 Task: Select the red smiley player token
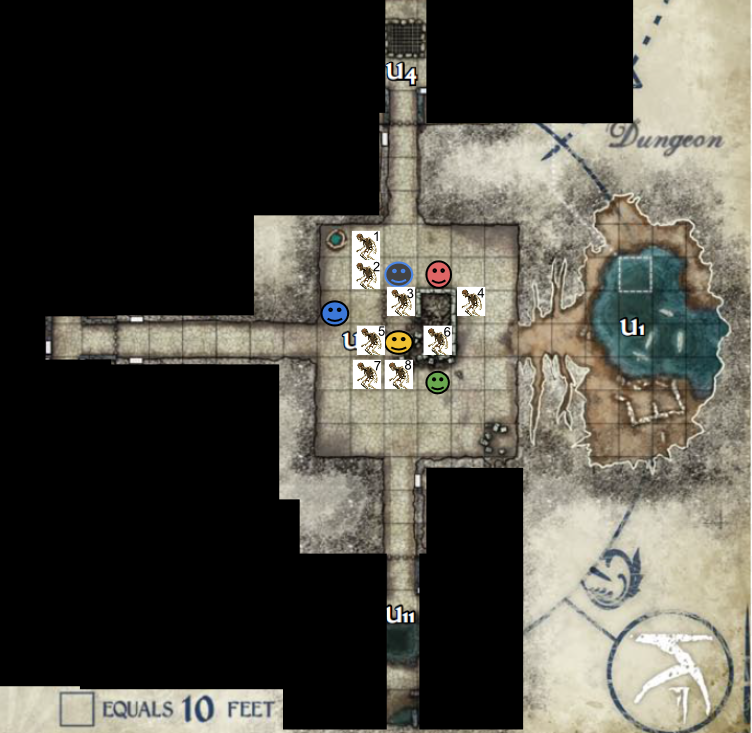click(438, 273)
